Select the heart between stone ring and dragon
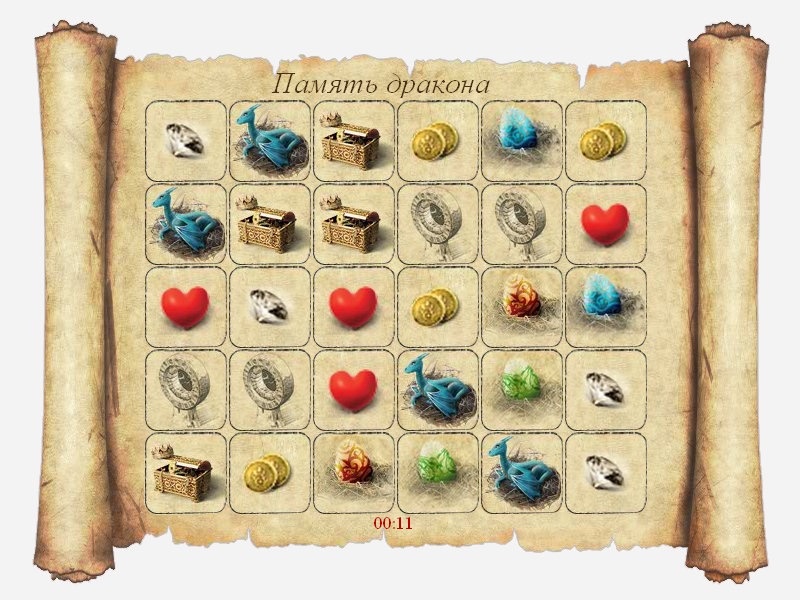Screen dimensions: 800x600 click(x=354, y=390)
